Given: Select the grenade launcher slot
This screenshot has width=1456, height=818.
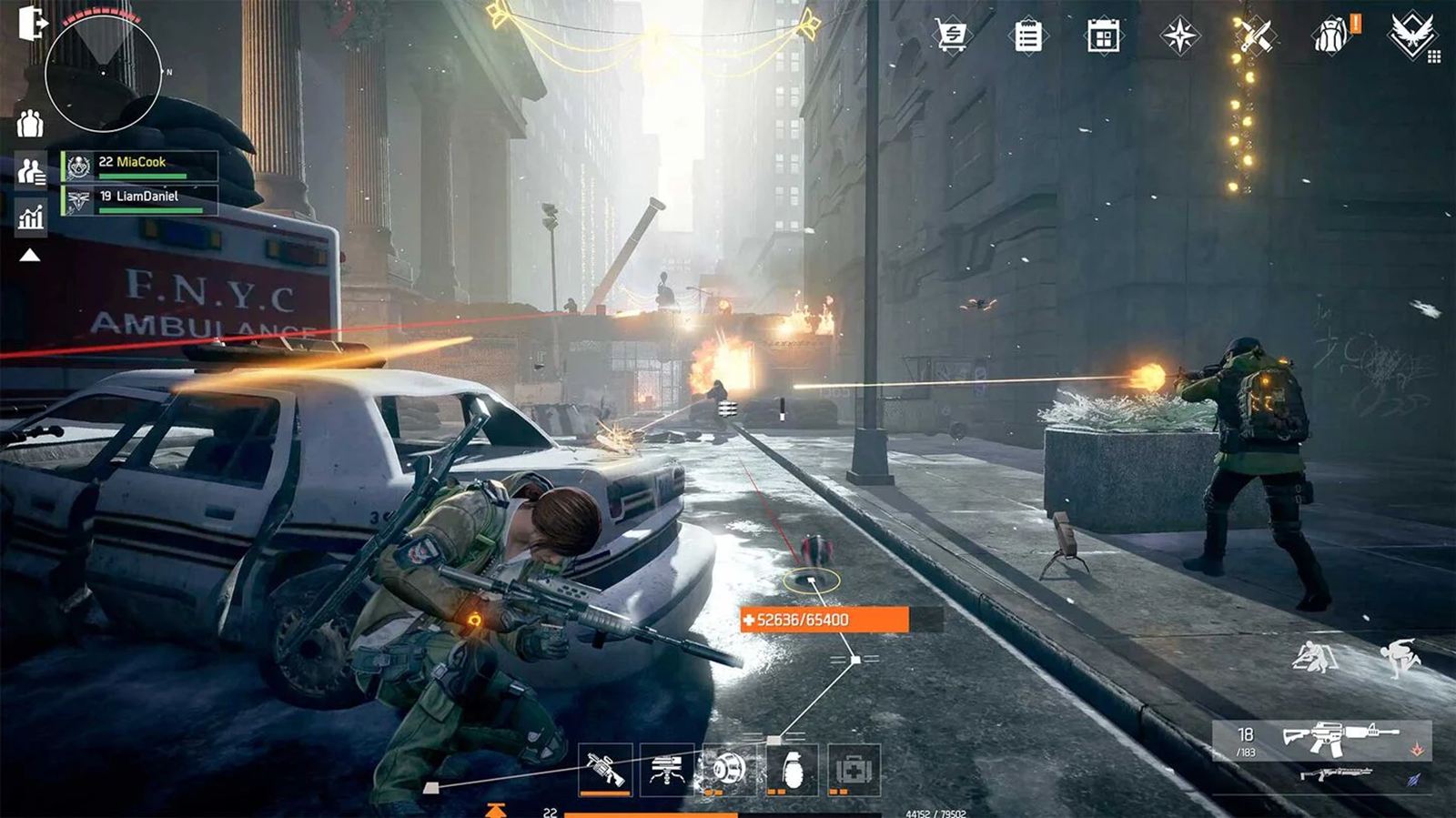Looking at the screenshot, I should (x=605, y=770).
